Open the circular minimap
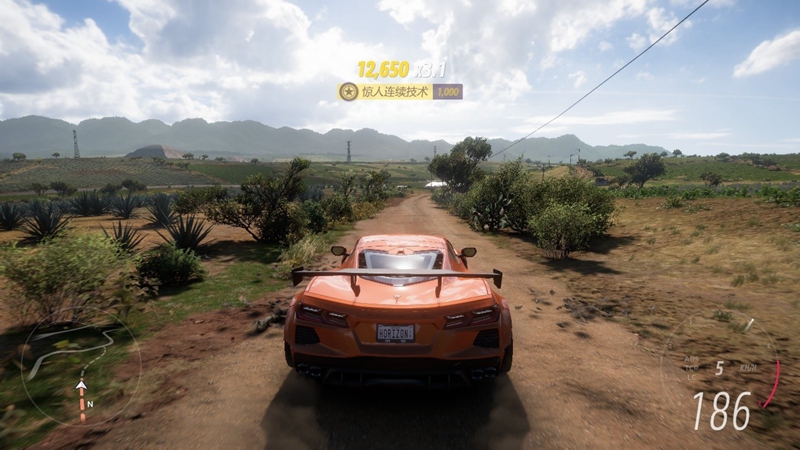This screenshot has height=450, width=800. [x=80, y=372]
